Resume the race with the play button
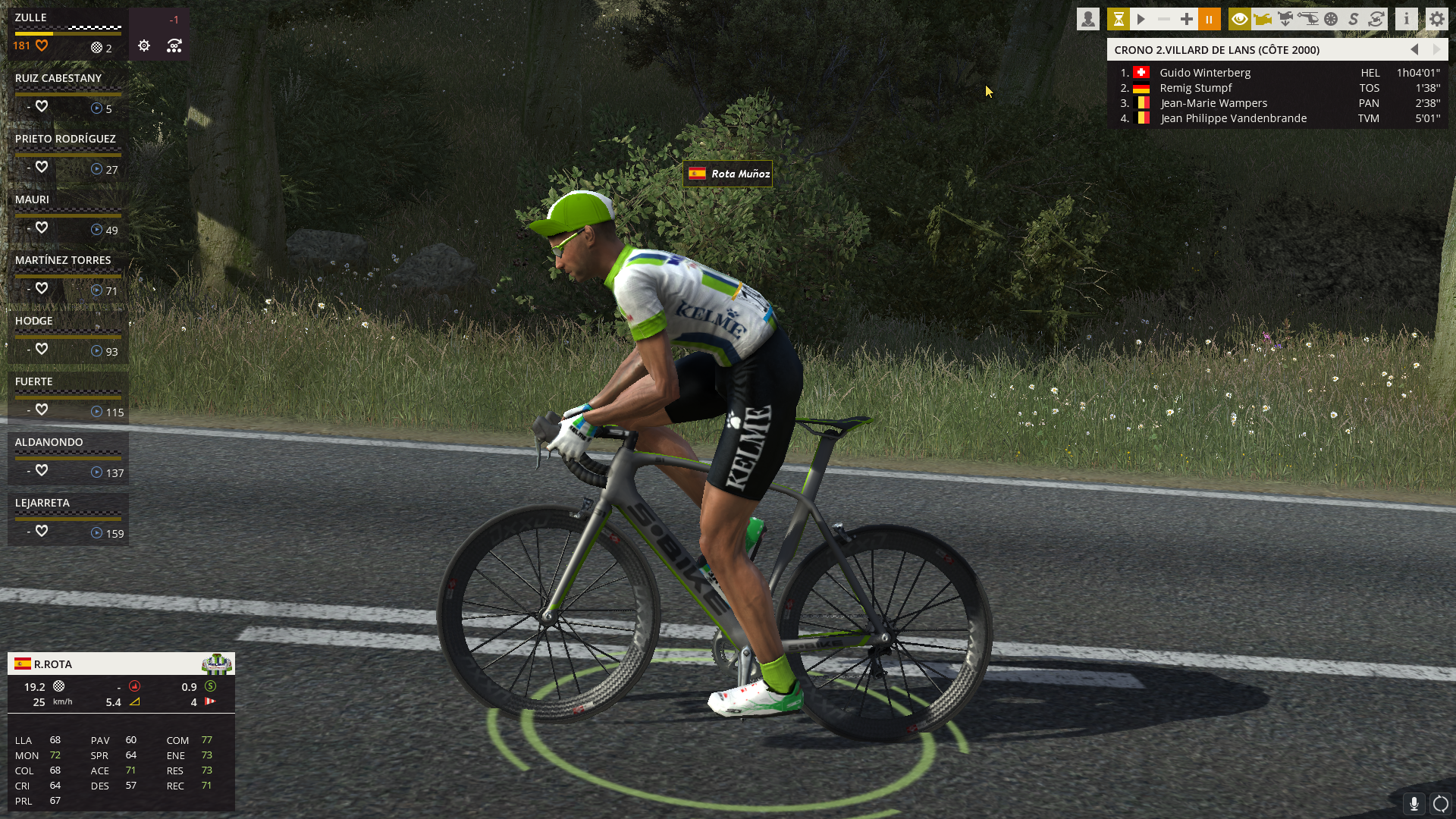This screenshot has width=1456, height=819. (x=1141, y=19)
